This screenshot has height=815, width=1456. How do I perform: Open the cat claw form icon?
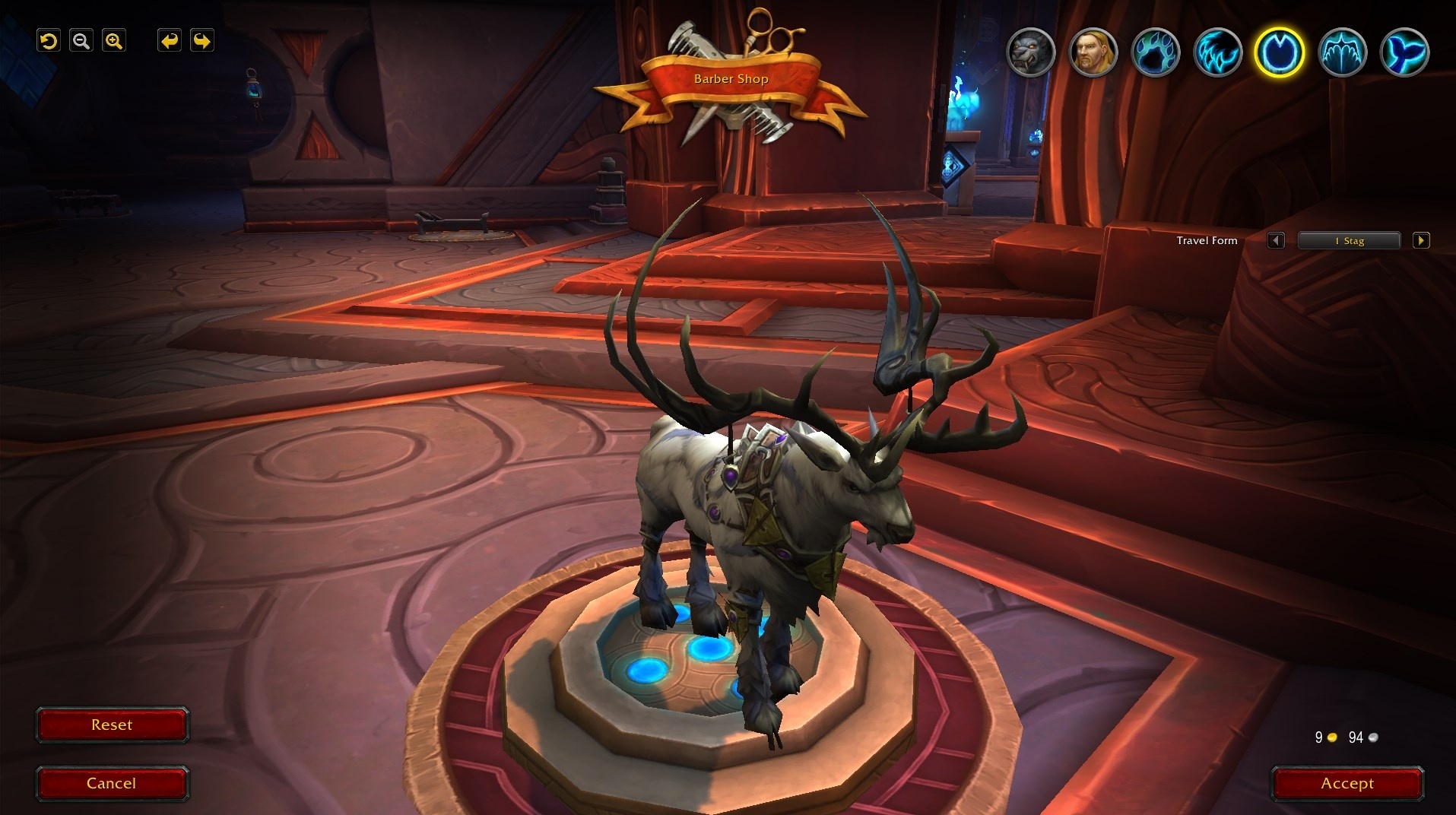[x=1218, y=52]
